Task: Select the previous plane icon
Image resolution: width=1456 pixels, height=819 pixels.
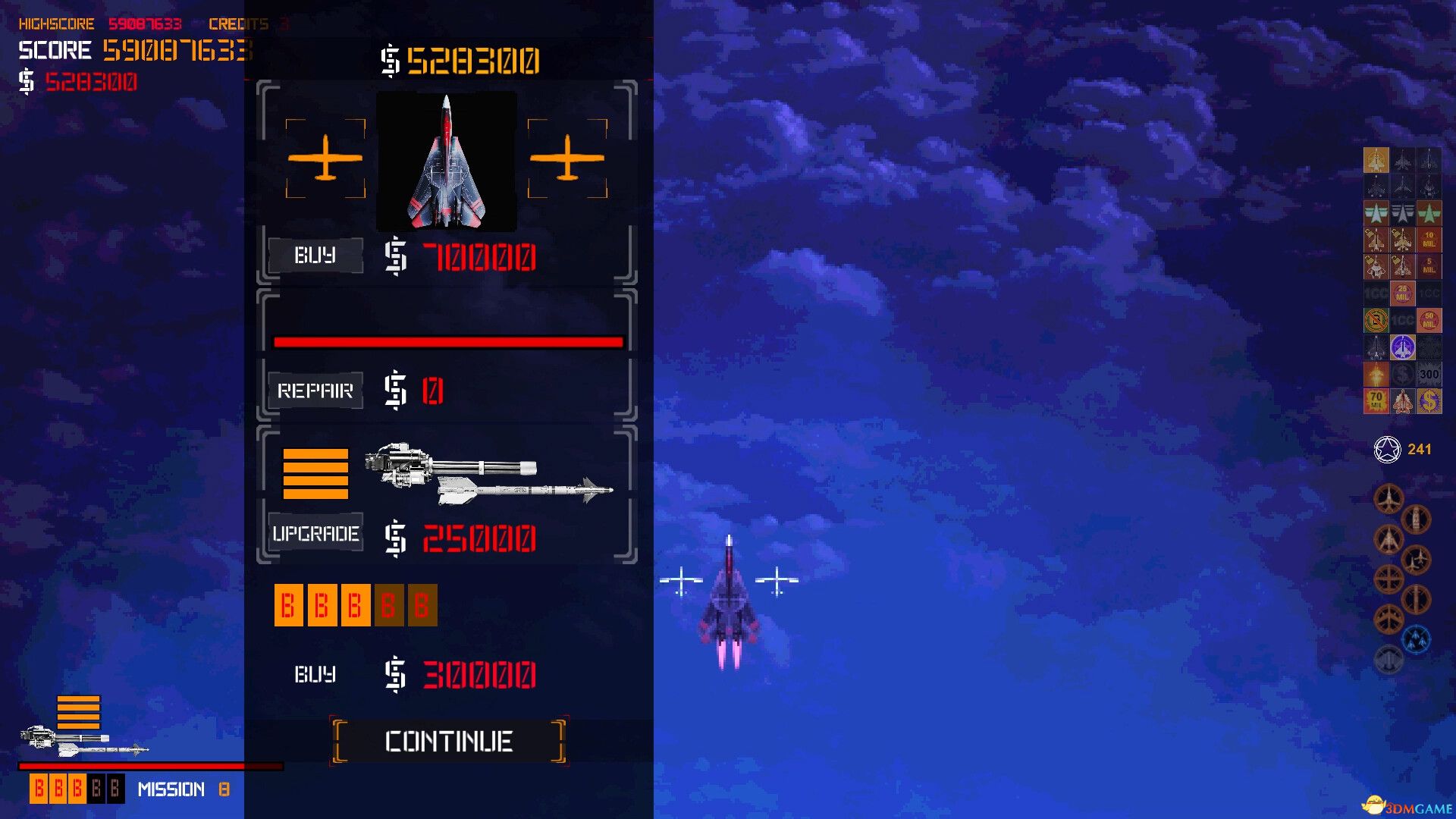Action: pos(325,158)
